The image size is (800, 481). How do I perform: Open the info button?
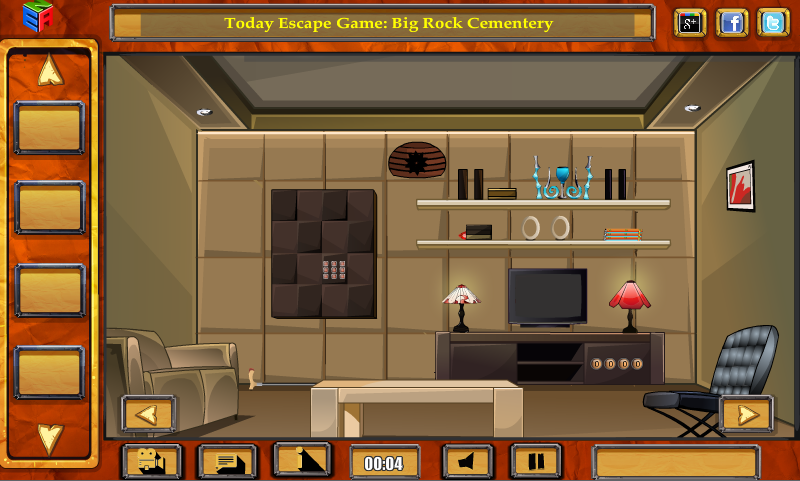pyautogui.click(x=302, y=461)
